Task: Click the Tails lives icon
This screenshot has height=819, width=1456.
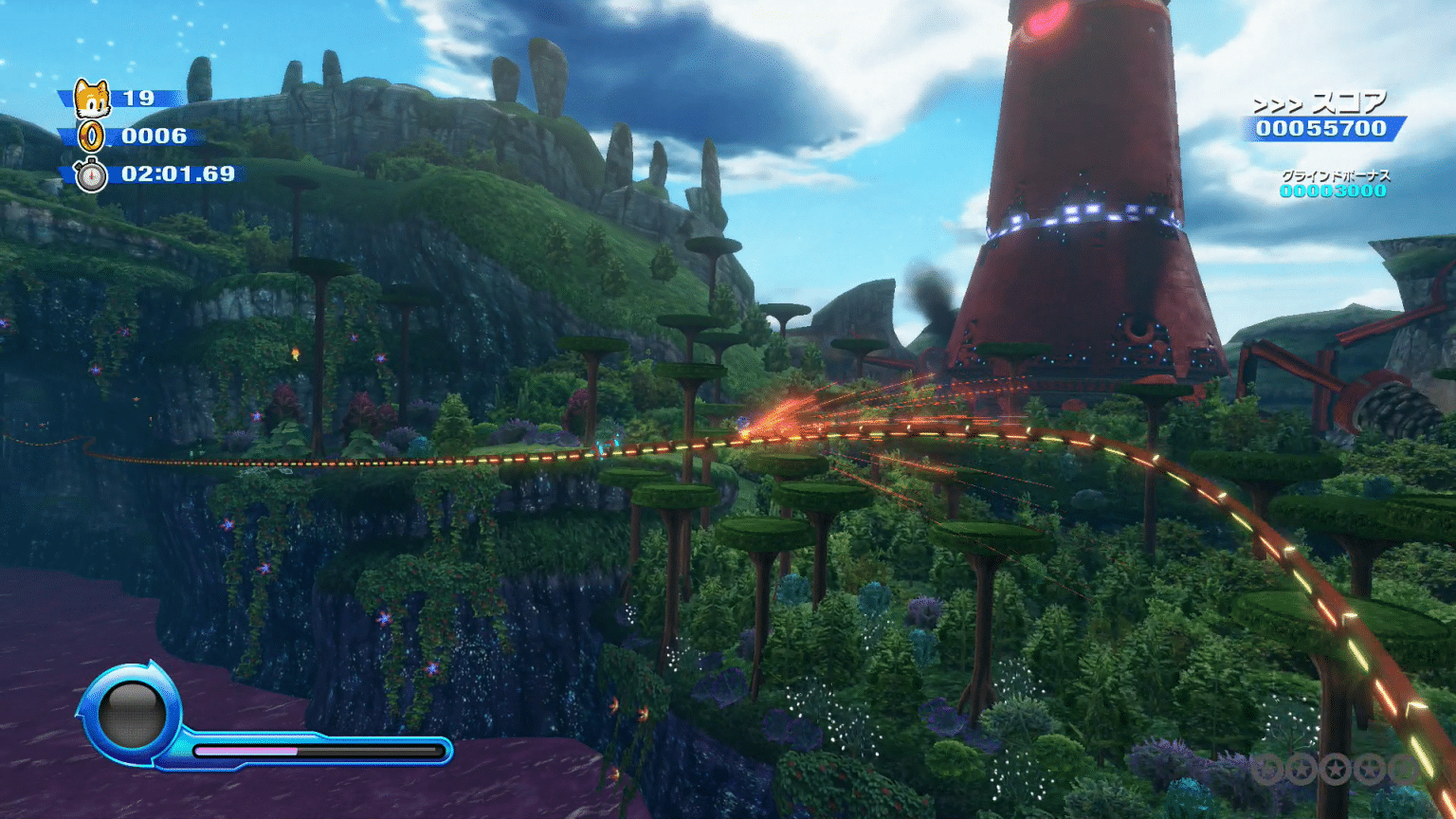Action: 92,98
